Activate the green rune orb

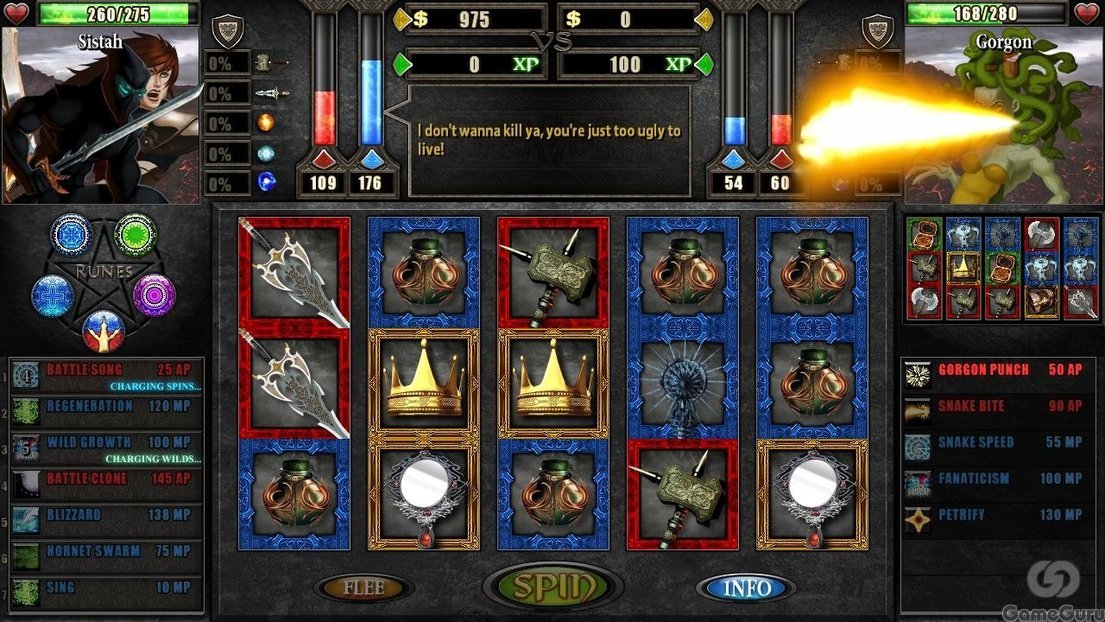pyautogui.click(x=135, y=234)
